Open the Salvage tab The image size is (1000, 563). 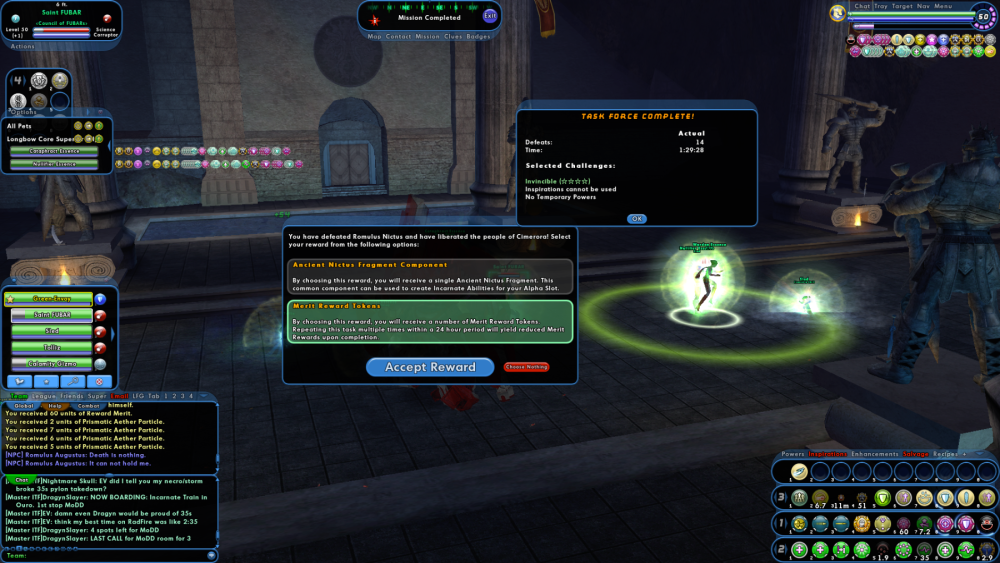click(x=917, y=454)
